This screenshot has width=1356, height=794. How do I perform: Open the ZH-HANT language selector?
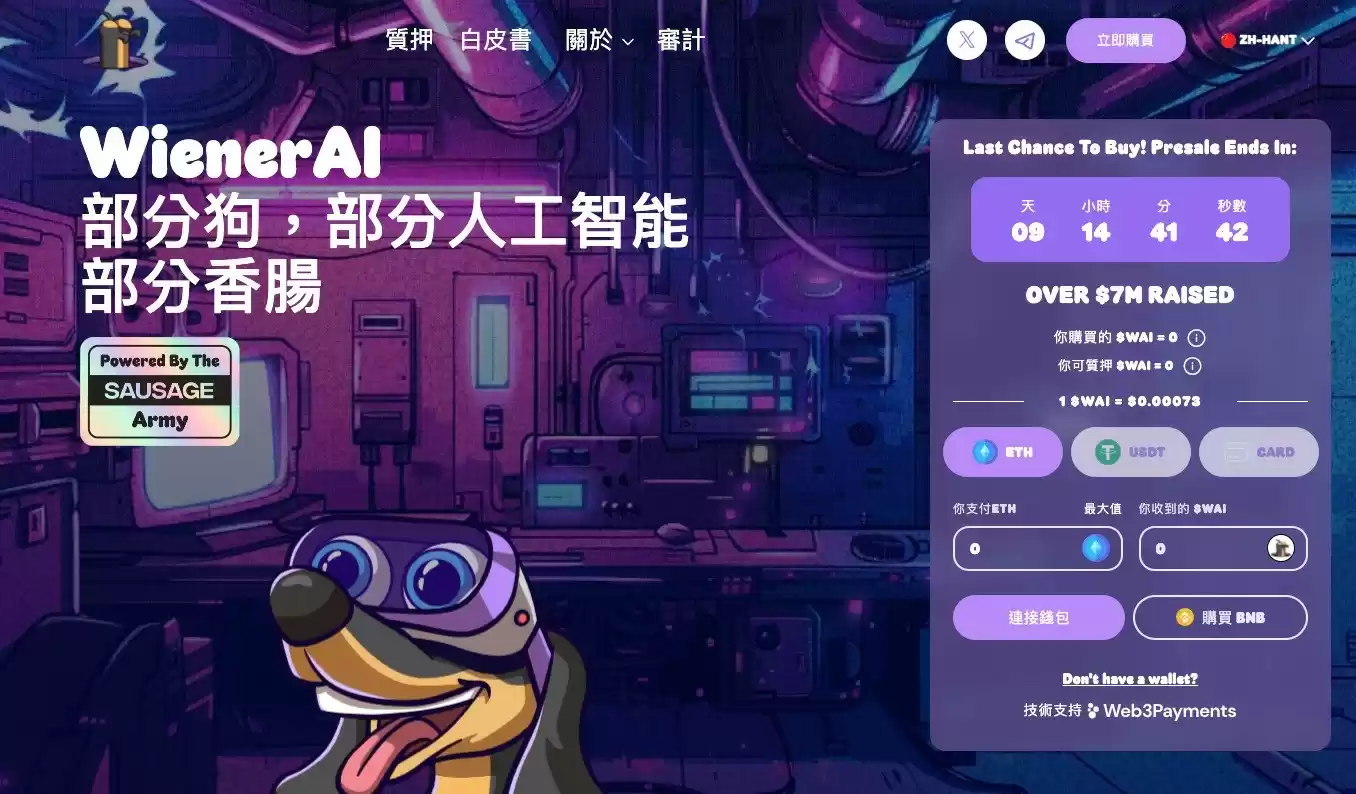coord(1266,40)
